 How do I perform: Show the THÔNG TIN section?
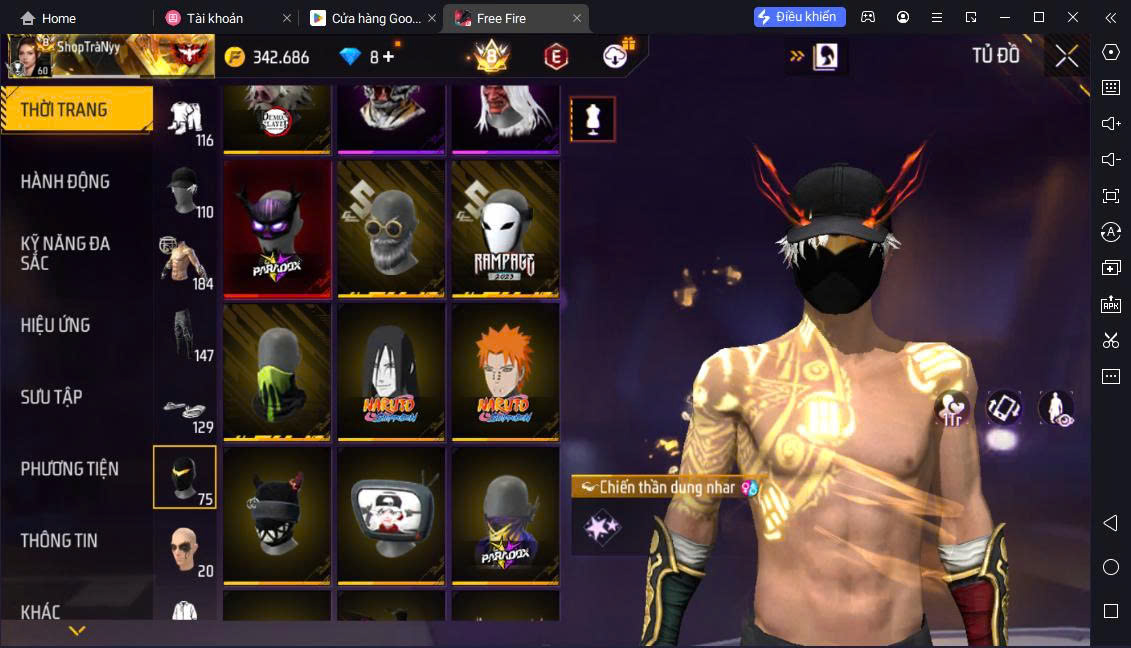pos(60,541)
